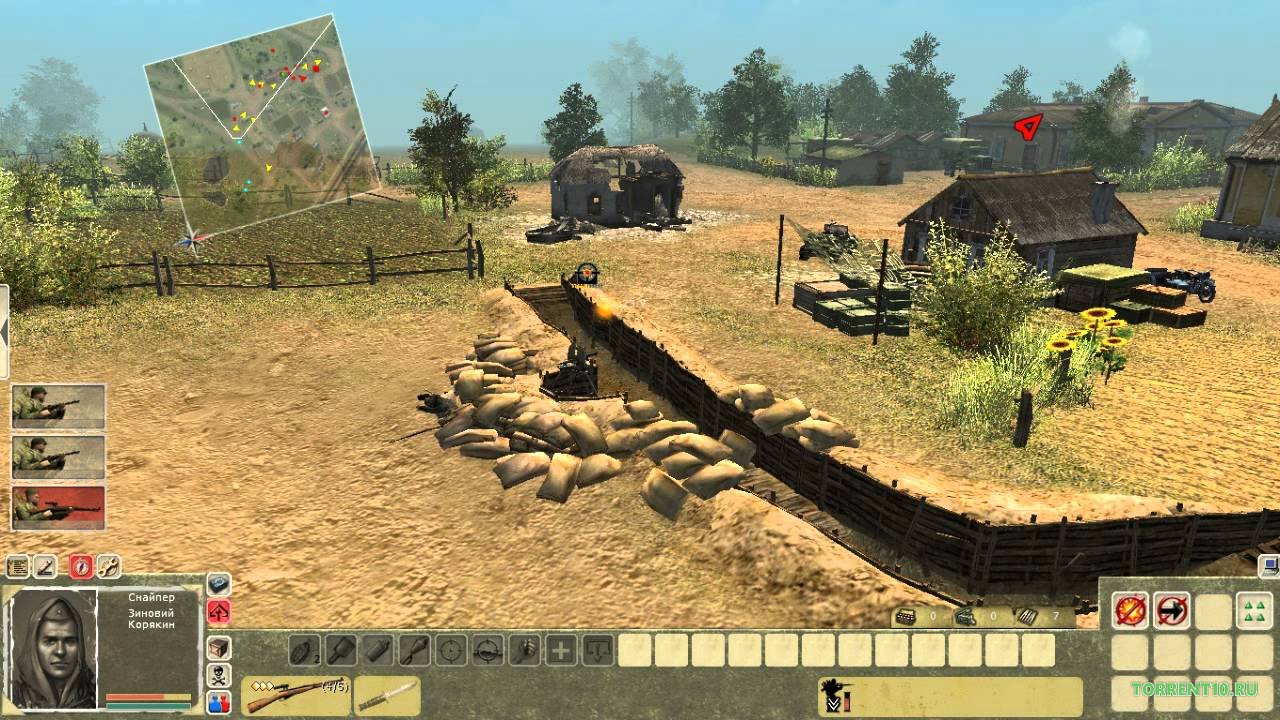Screen dimensions: 1280x720
Task: Equip the scoped sniper rifle slot
Action: point(295,695)
